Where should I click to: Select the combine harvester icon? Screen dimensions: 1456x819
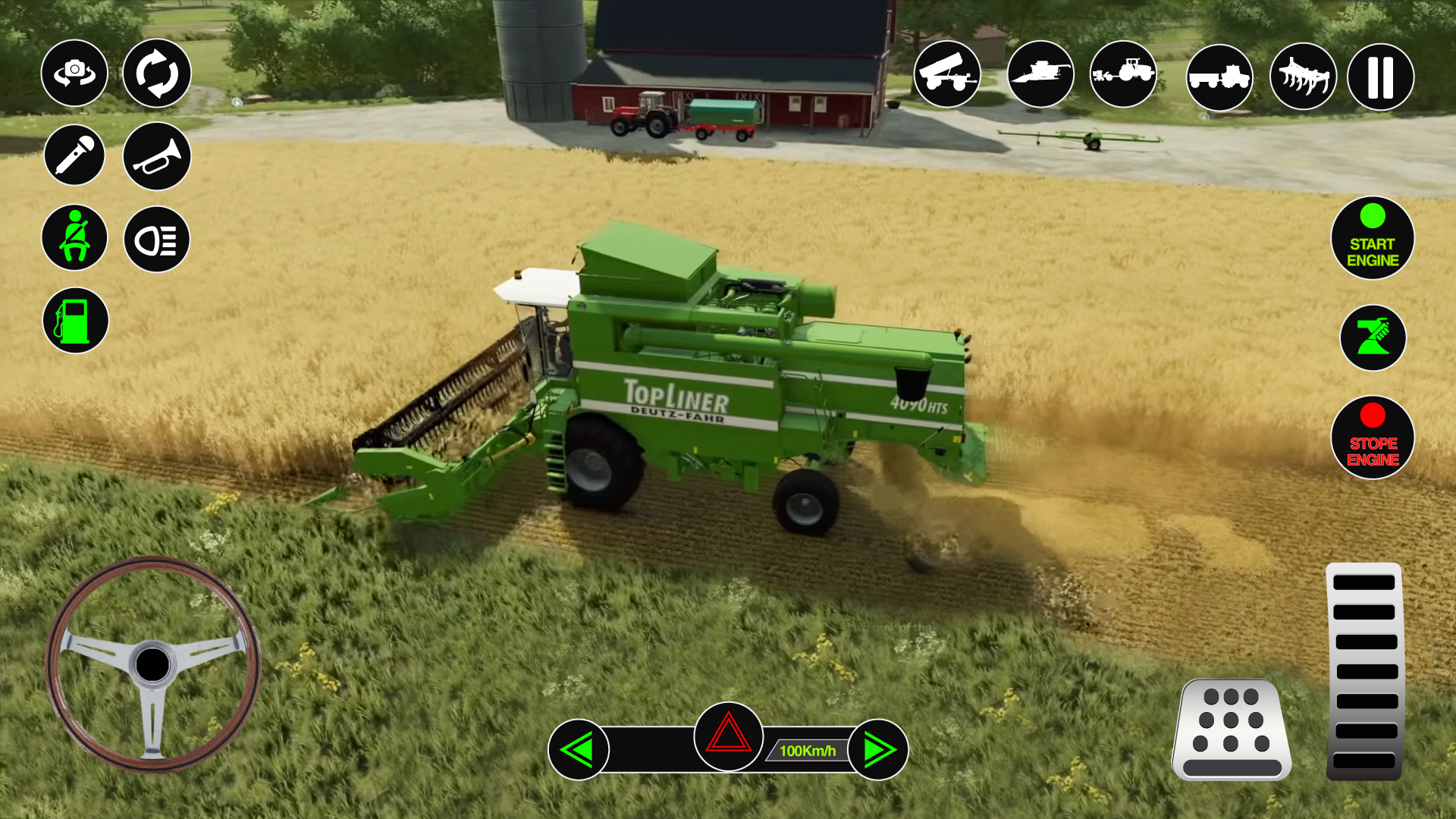coord(1040,75)
